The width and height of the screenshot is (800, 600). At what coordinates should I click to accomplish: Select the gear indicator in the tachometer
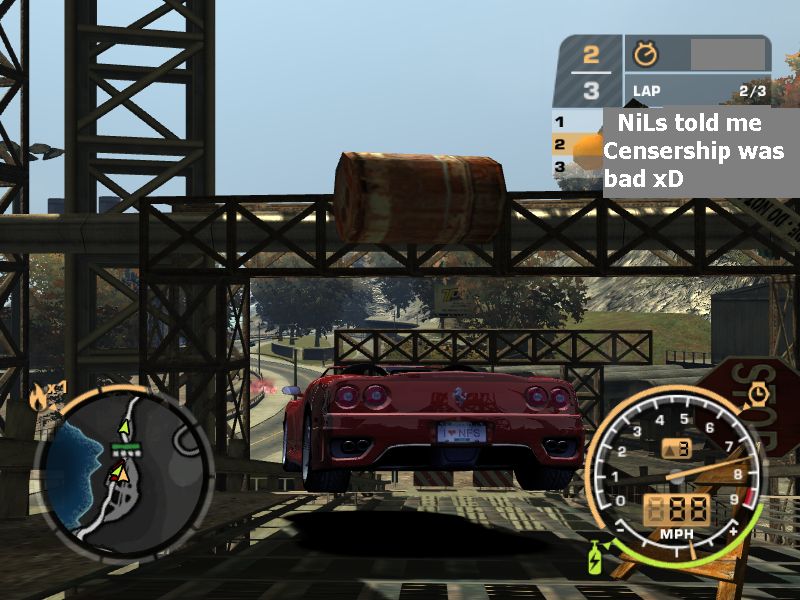click(676, 449)
